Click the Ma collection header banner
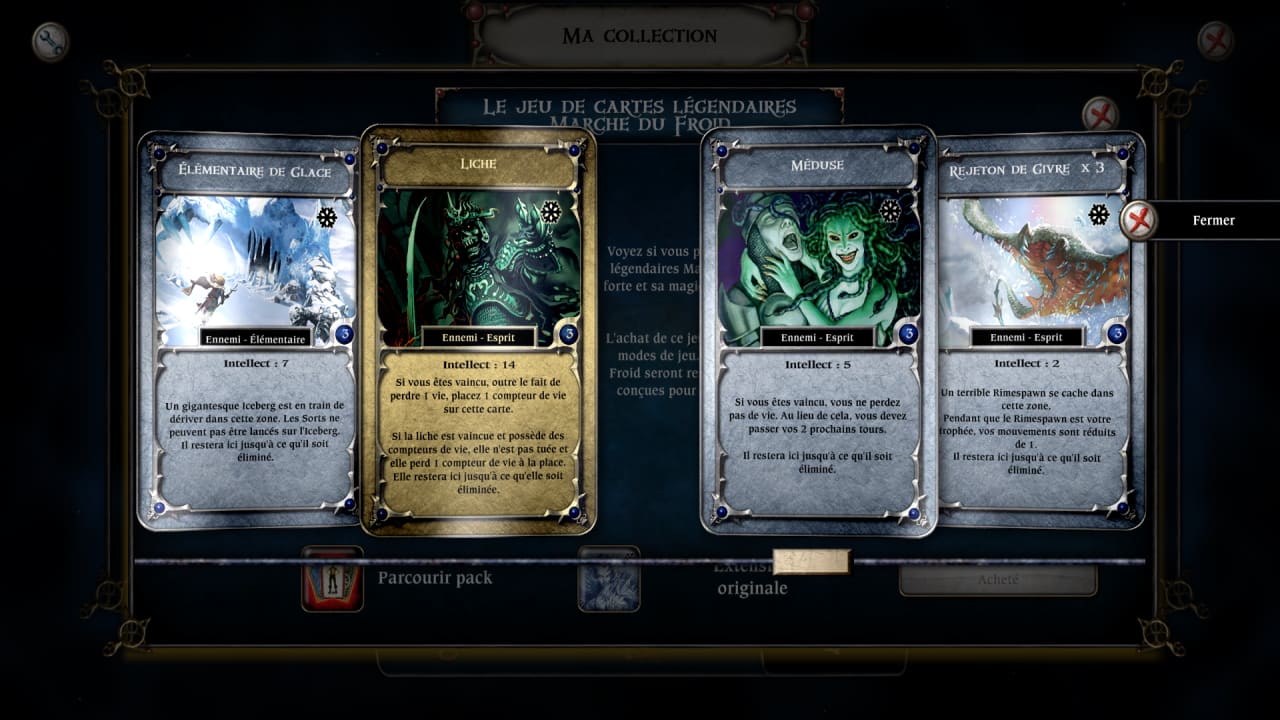This screenshot has width=1280, height=720. tap(640, 36)
